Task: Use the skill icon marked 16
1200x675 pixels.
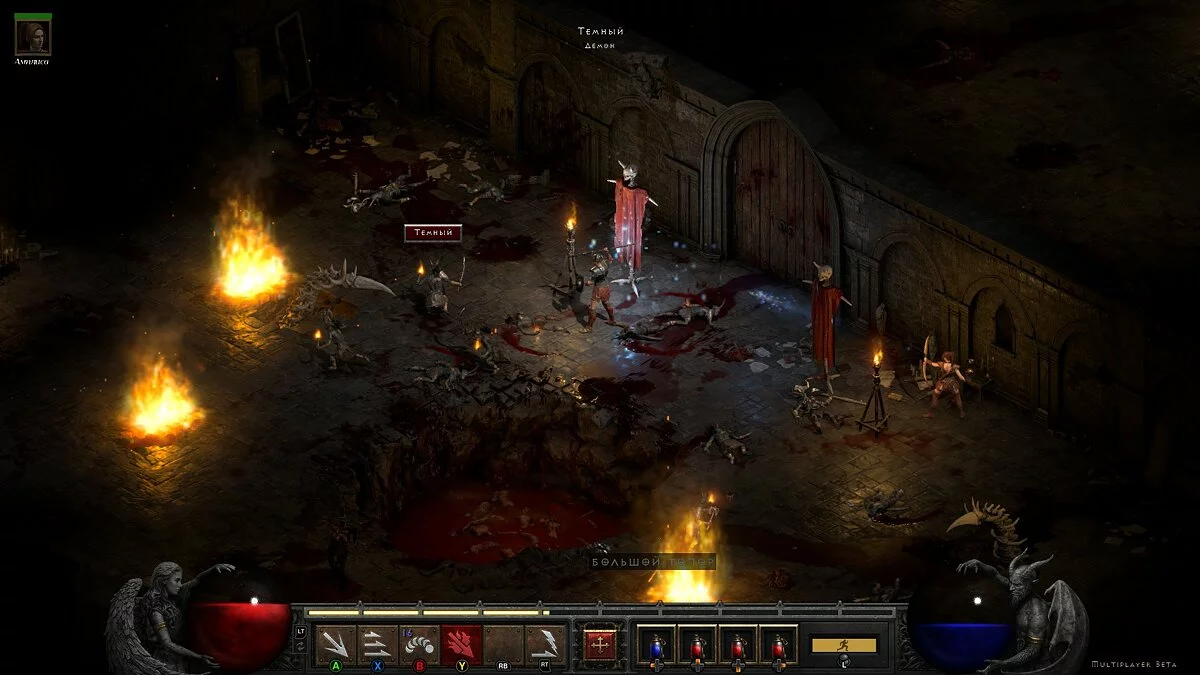Action: coord(420,643)
